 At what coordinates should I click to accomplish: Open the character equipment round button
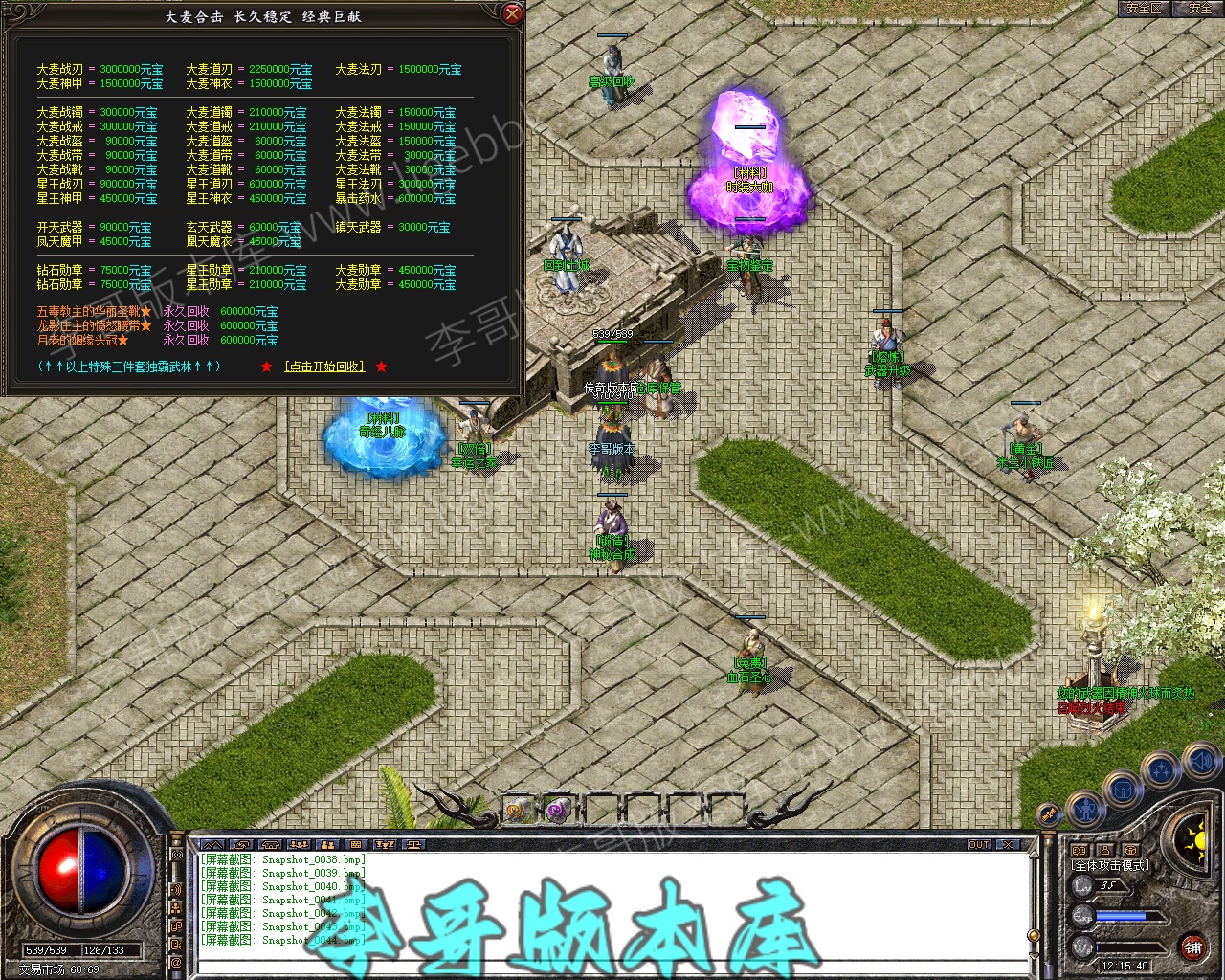click(1084, 809)
